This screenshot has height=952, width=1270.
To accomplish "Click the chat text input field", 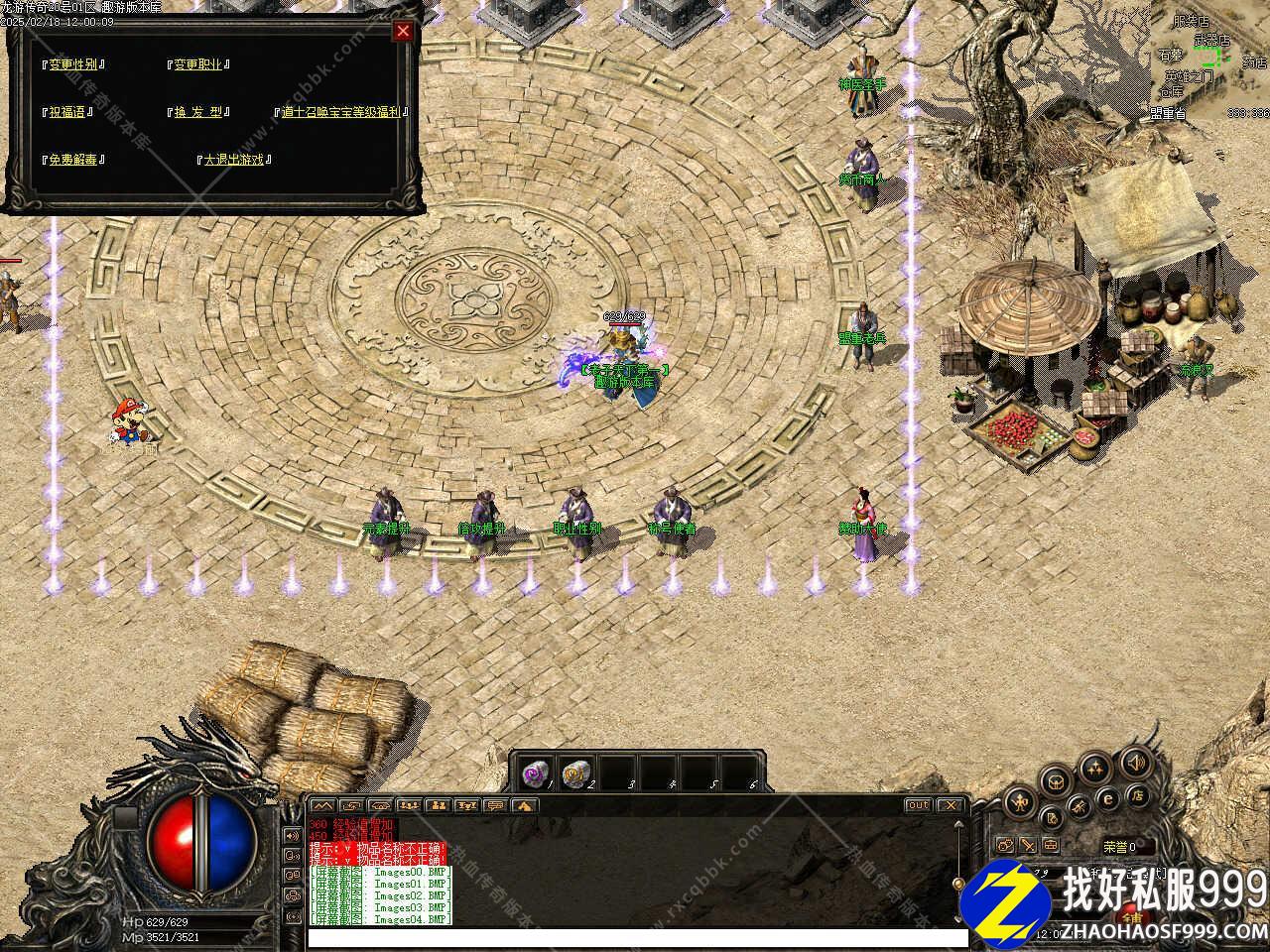I will click(635, 937).
